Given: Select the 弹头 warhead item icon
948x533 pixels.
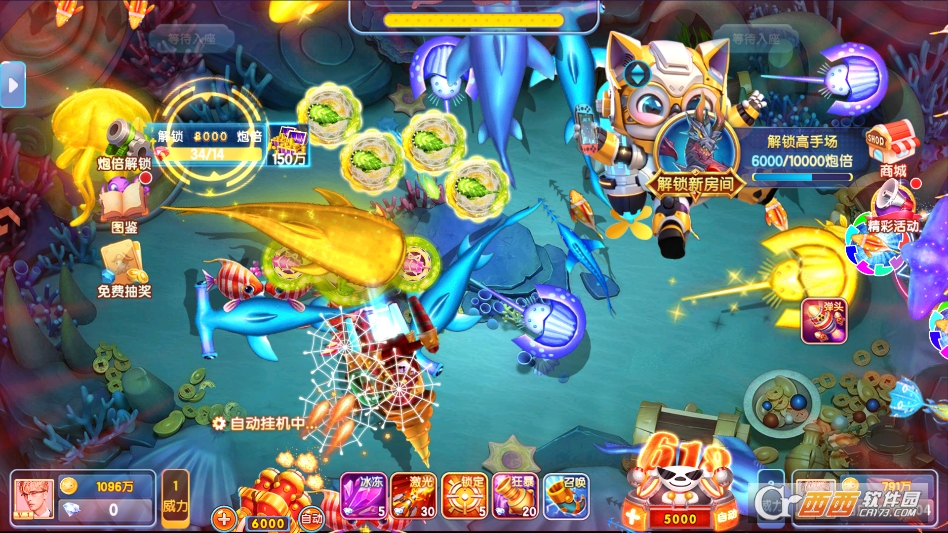Looking at the screenshot, I should click(x=823, y=320).
